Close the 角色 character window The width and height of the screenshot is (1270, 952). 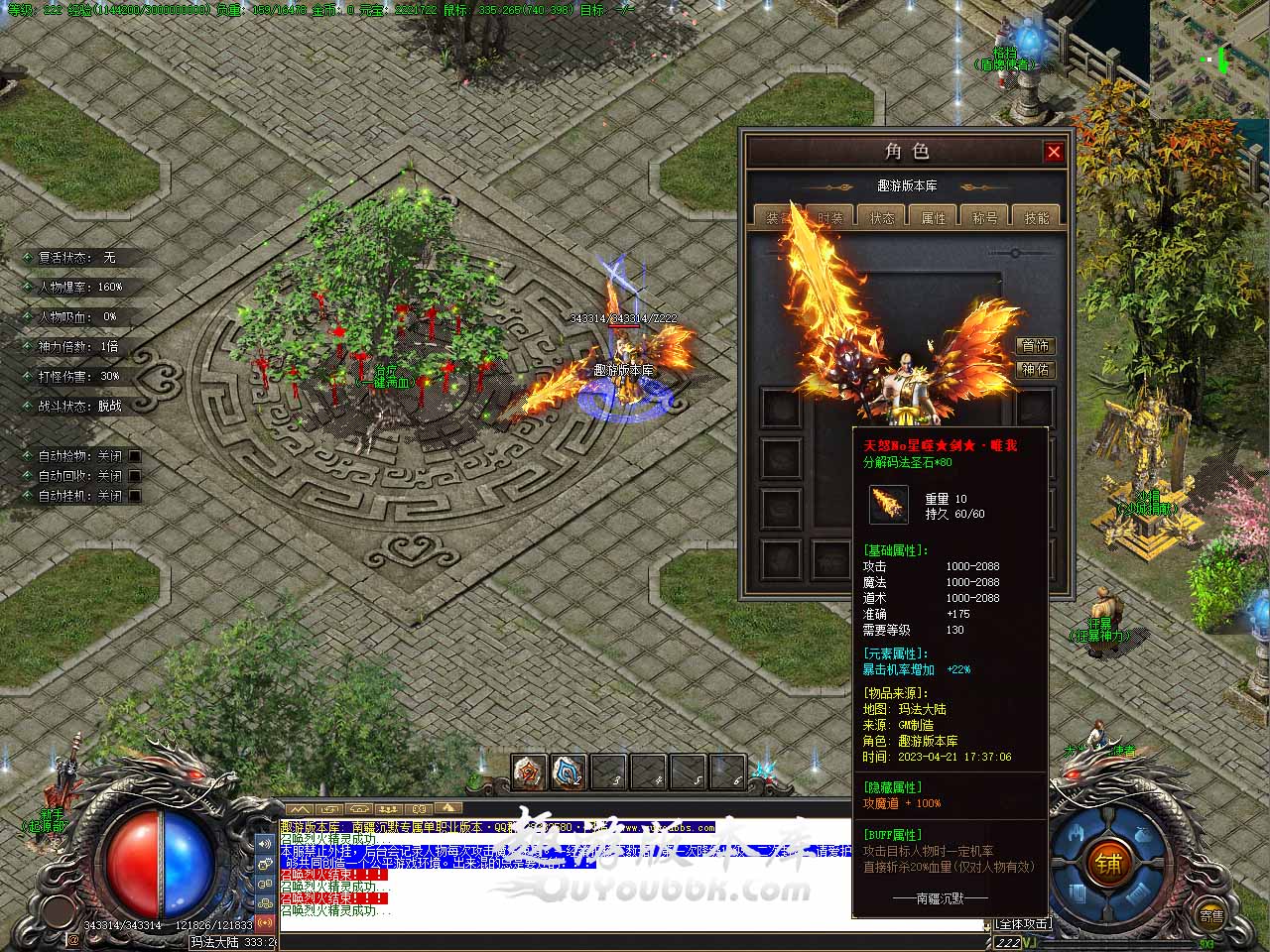tap(1054, 152)
